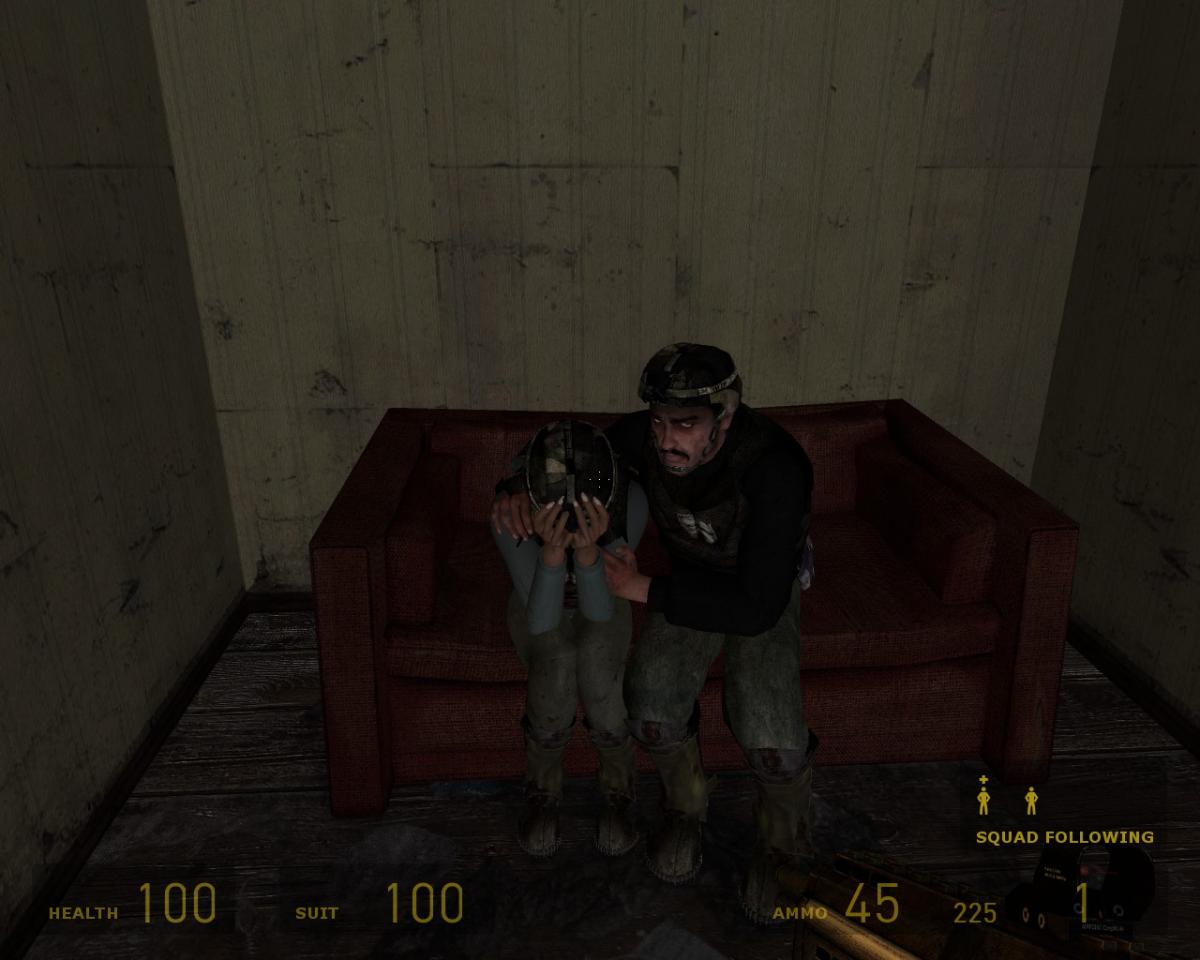Viewport: 1200px width, 960px height.
Task: Select the squad member icon without a cross
Action: coord(1031,800)
